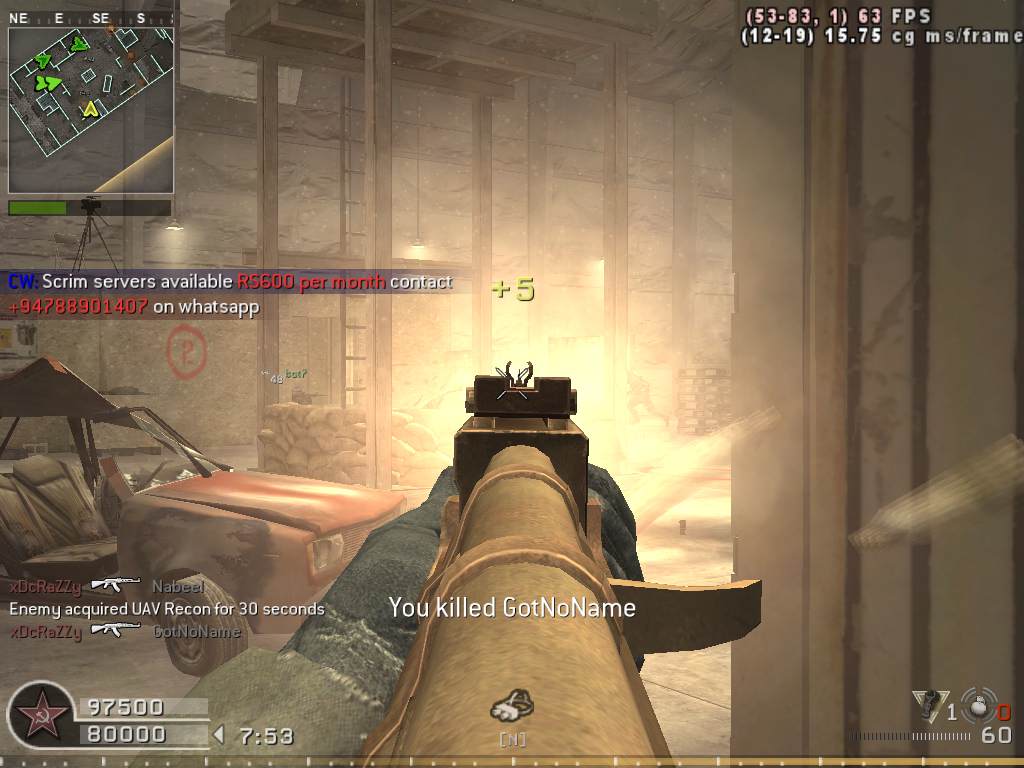The width and height of the screenshot is (1024, 768).
Task: Select the yellow player arrow on the minimap
Action: [x=91, y=108]
